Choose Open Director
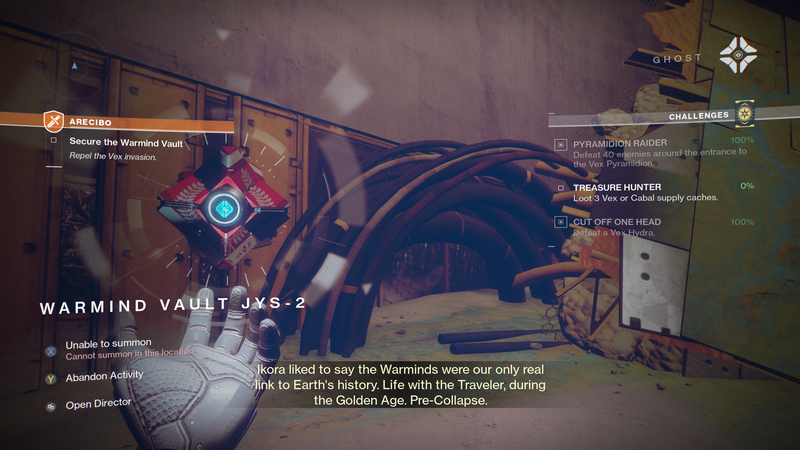800x450 pixels. (x=98, y=405)
